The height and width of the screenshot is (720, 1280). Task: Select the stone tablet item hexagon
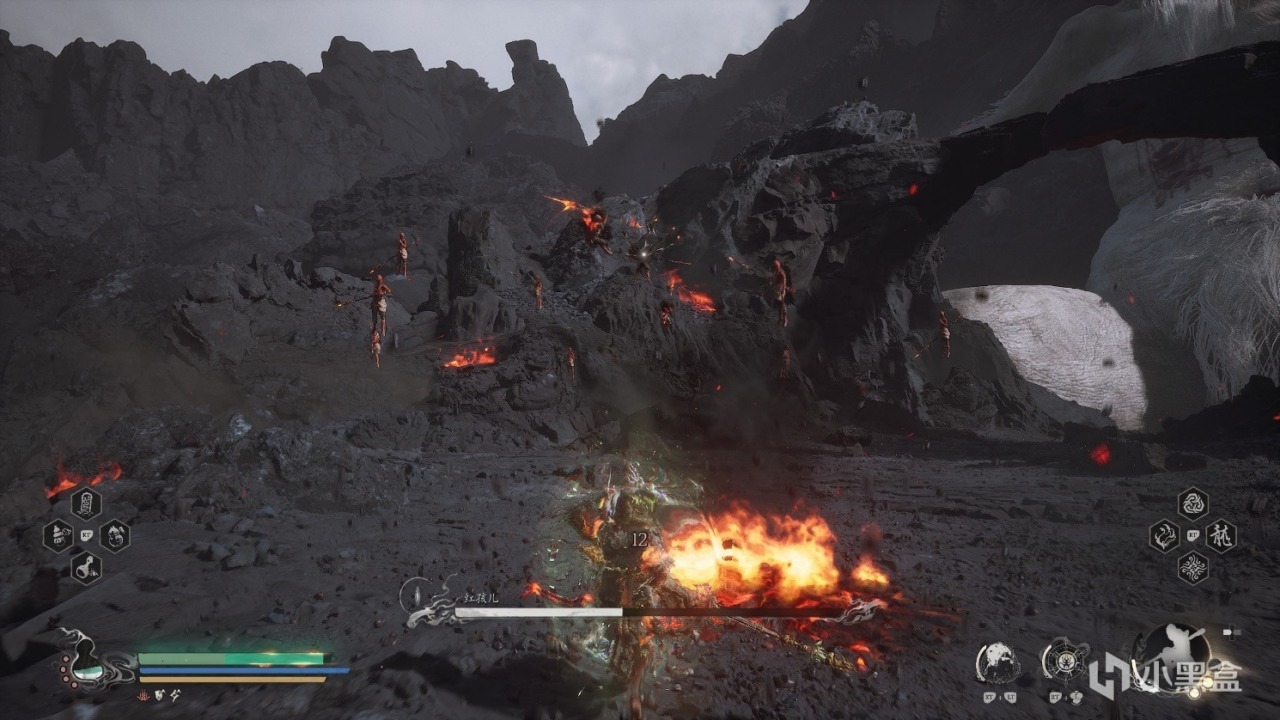point(86,502)
